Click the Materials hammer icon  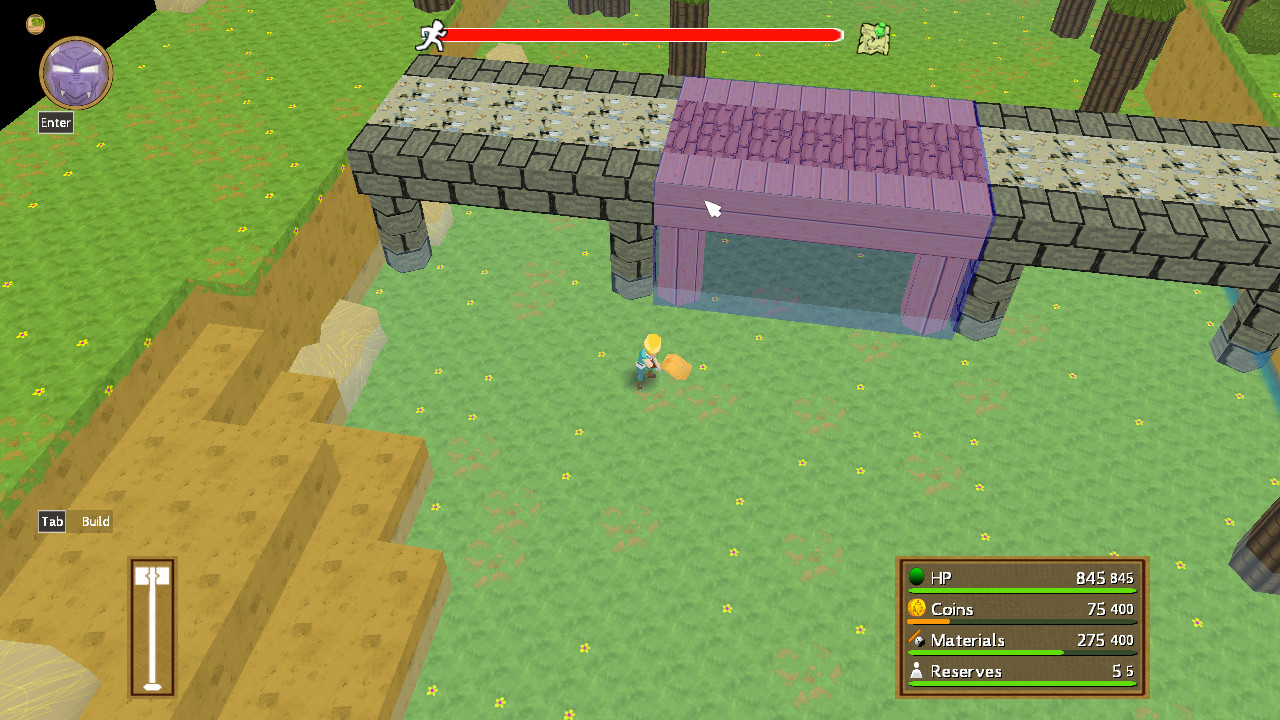917,640
